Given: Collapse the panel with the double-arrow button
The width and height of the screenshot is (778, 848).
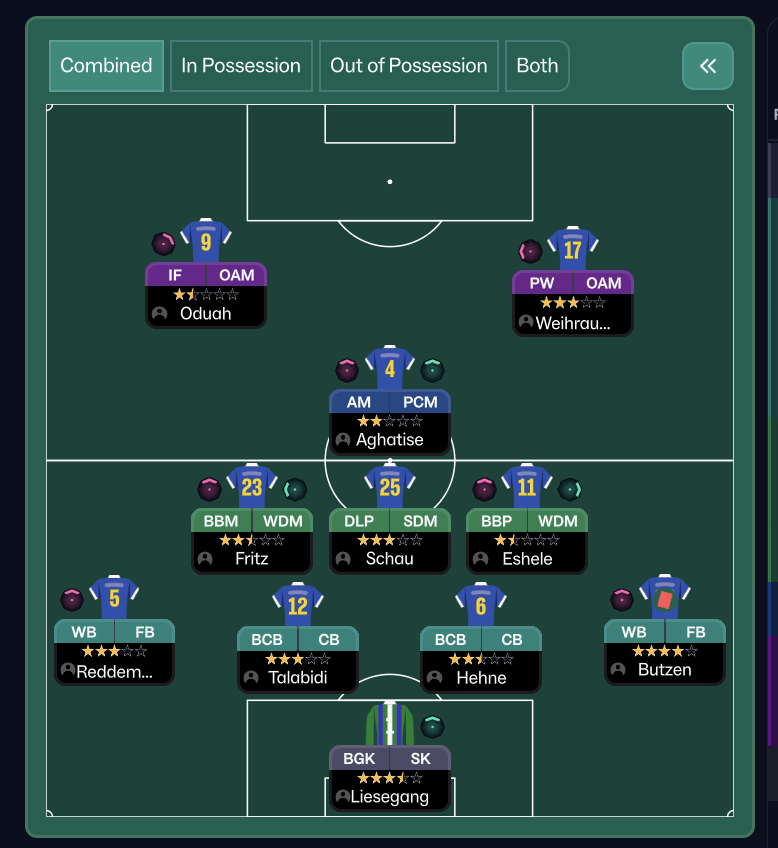Looking at the screenshot, I should [x=708, y=66].
